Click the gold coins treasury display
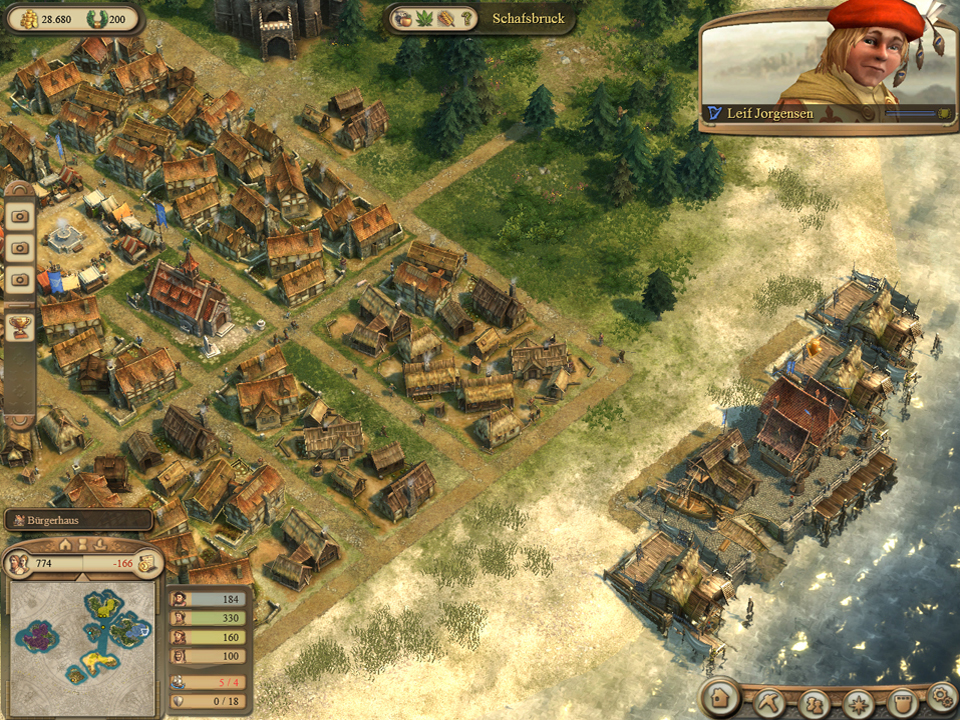 coord(44,19)
